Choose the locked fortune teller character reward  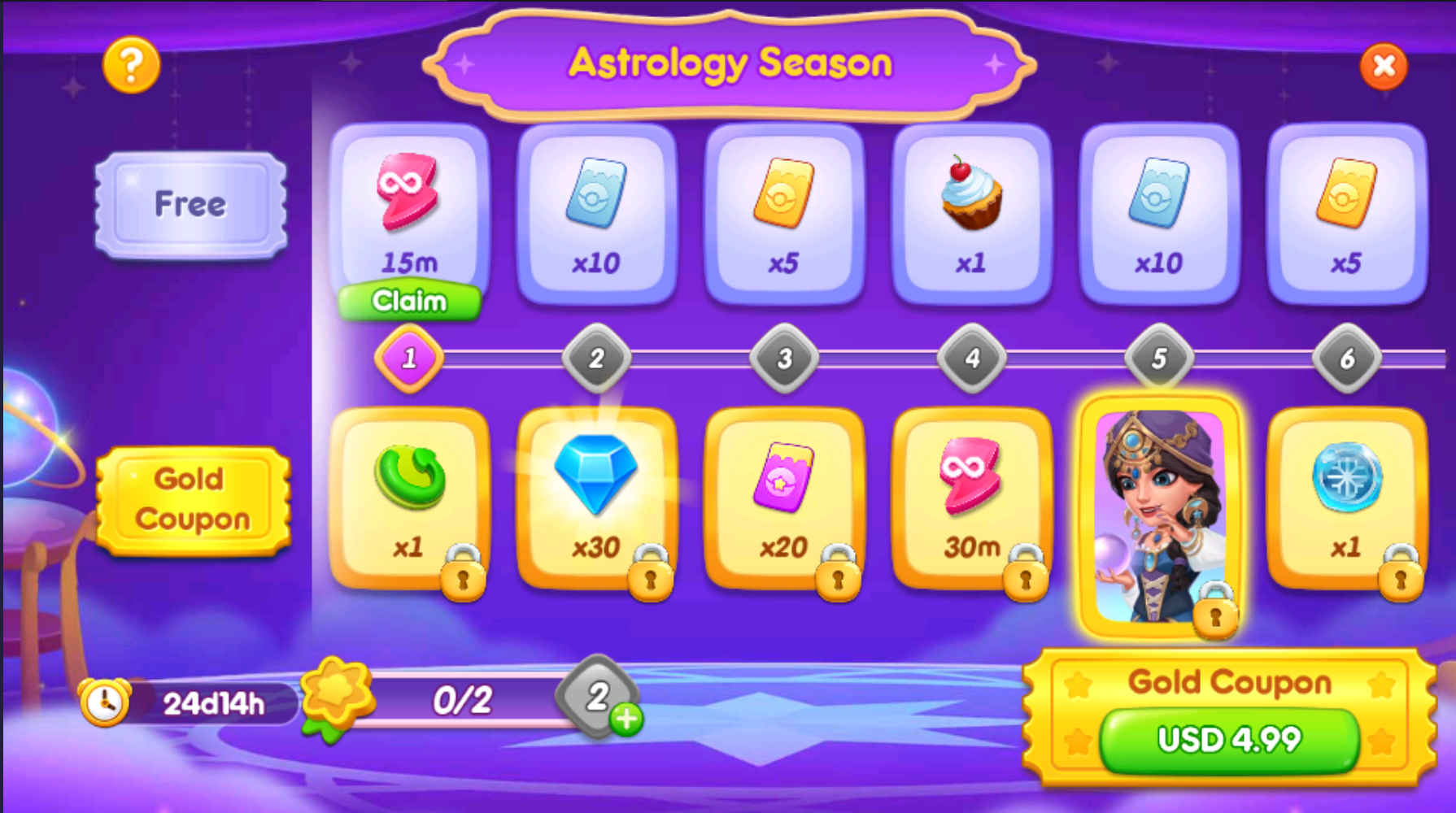(1159, 516)
